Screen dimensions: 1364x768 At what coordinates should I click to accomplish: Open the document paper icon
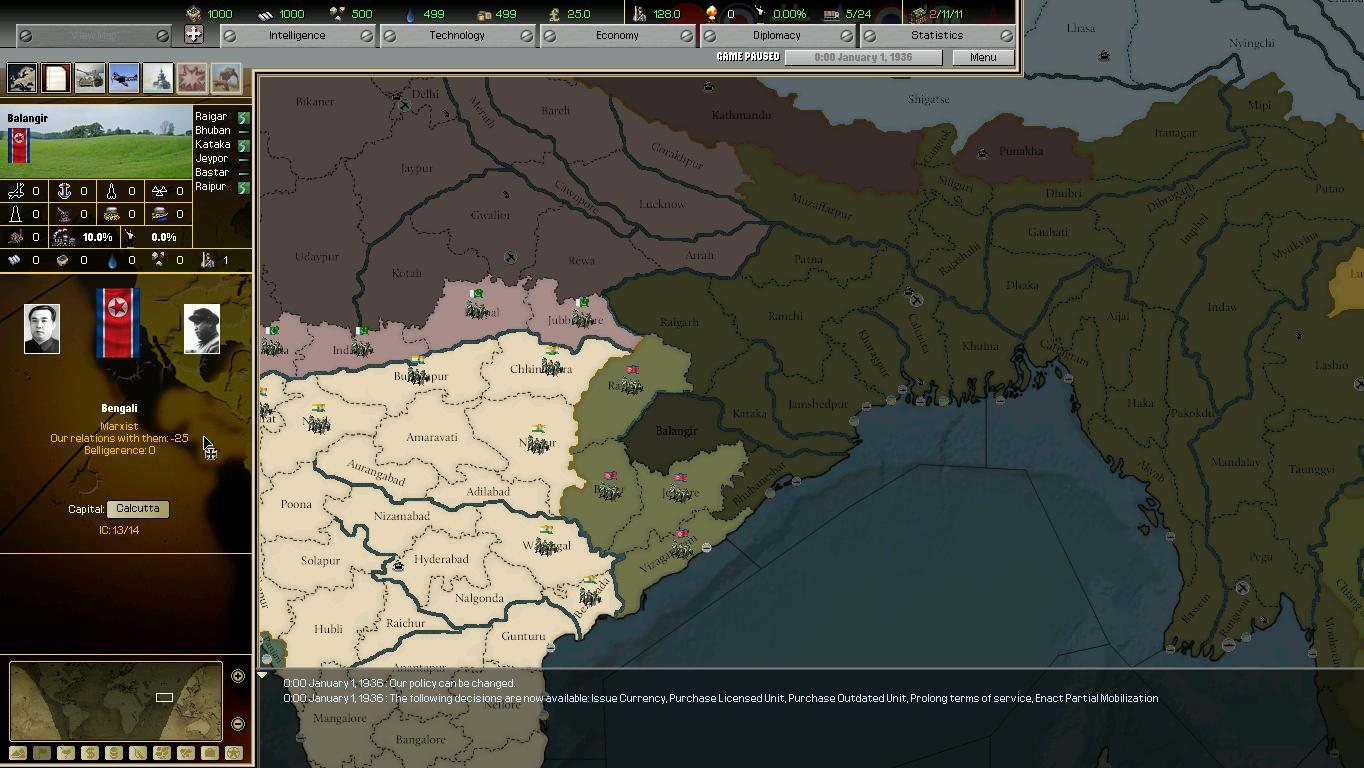(x=56, y=77)
